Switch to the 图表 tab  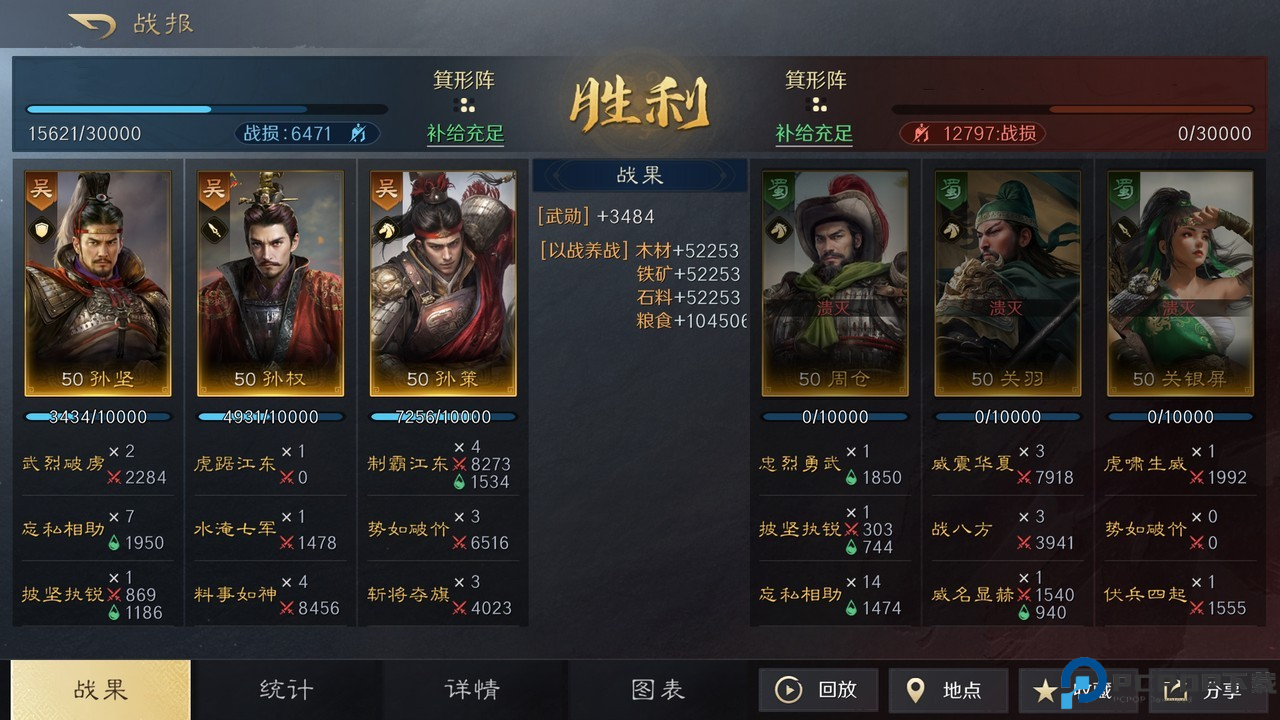pyautogui.click(x=659, y=690)
